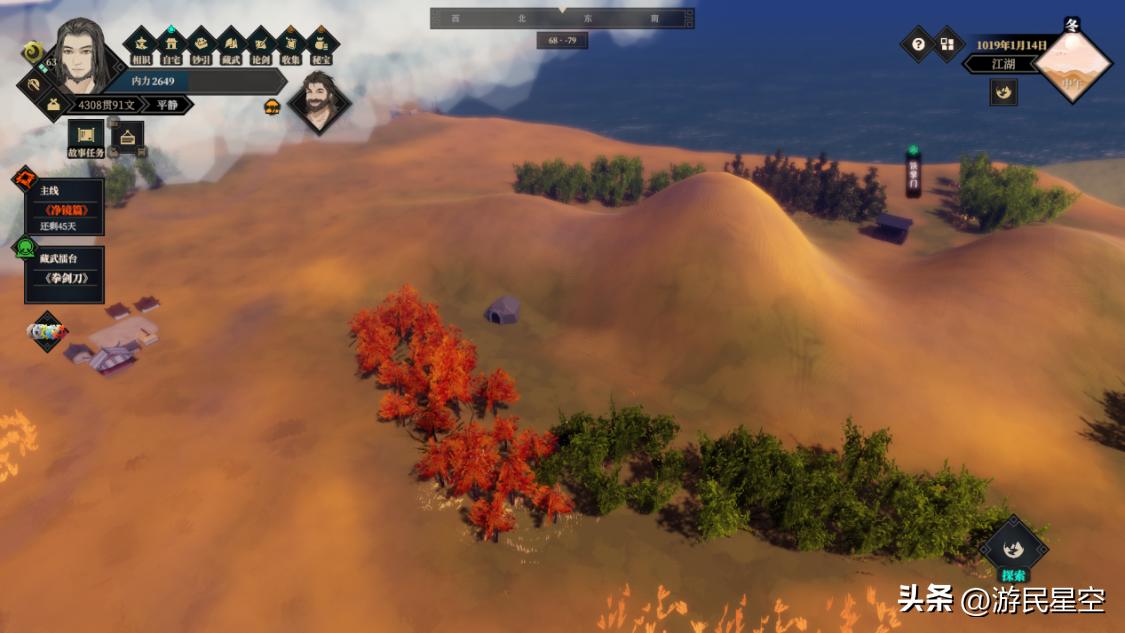Screen dimensions: 1125x633
Task: Click the money pouch icon
Action: [x=53, y=104]
